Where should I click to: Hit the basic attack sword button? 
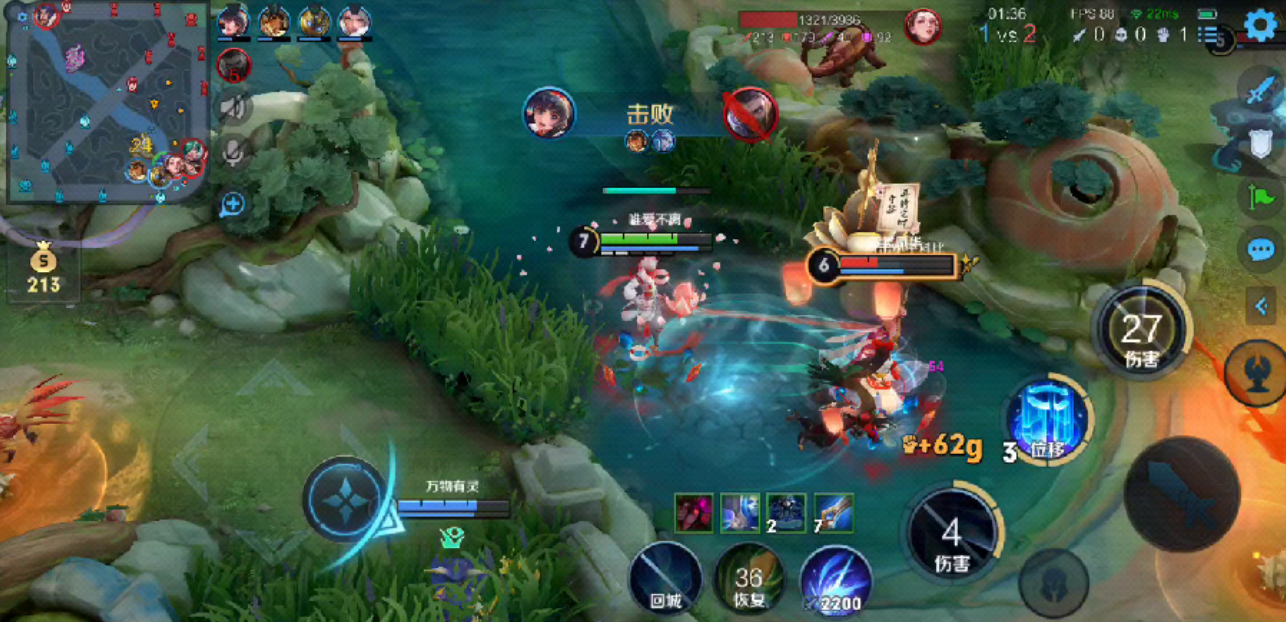1182,495
